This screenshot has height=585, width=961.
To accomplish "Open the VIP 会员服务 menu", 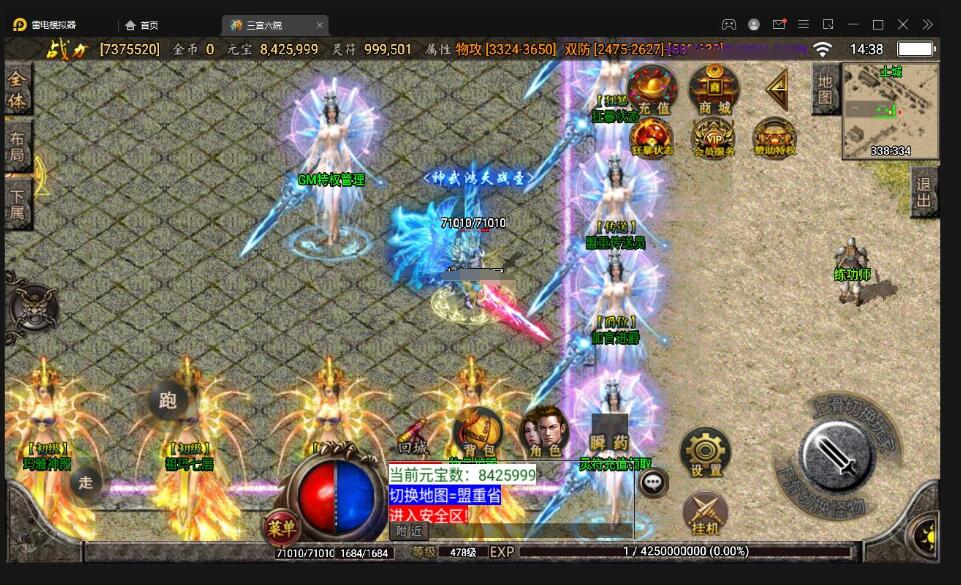I will [x=714, y=138].
